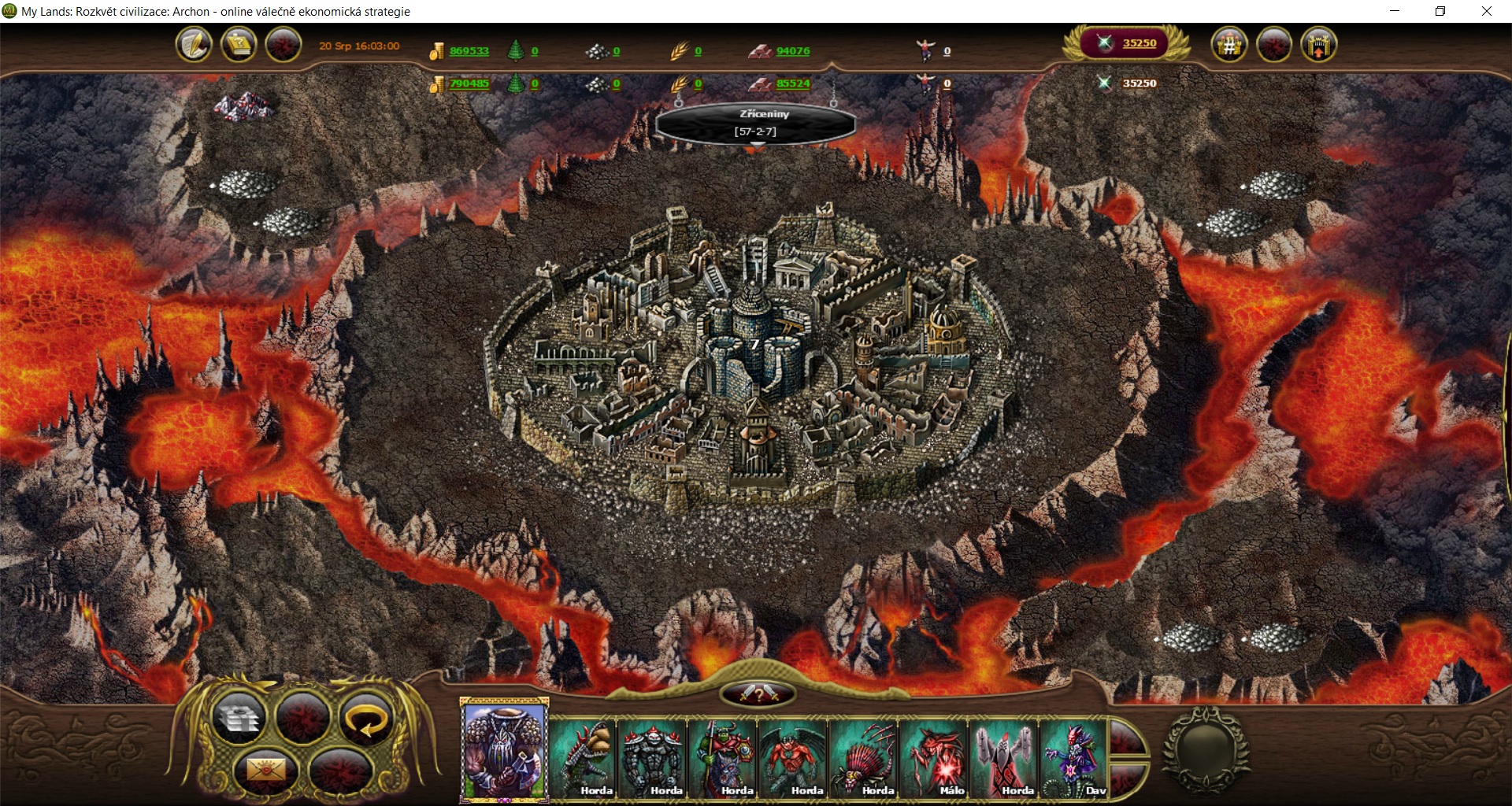The width and height of the screenshot is (1512, 806).
Task: Minimize the game window
Action: [x=1395, y=11]
